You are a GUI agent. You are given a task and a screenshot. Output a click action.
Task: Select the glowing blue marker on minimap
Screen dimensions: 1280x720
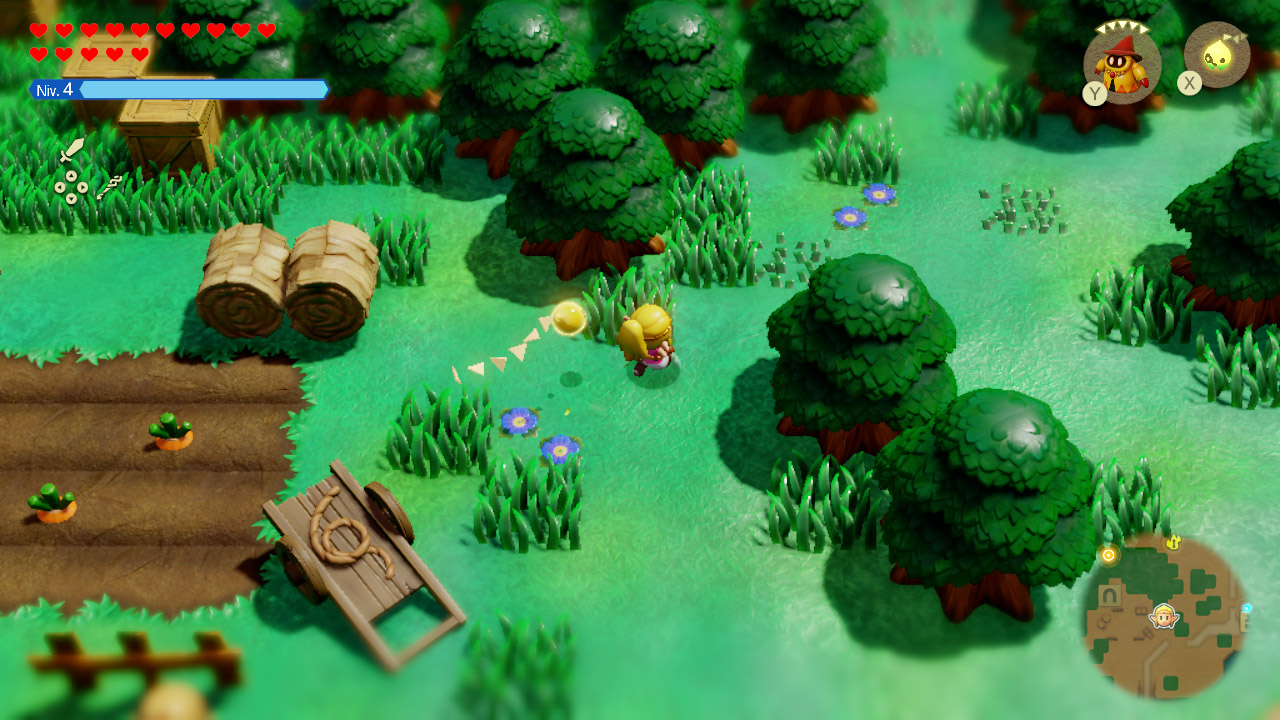click(x=1247, y=608)
